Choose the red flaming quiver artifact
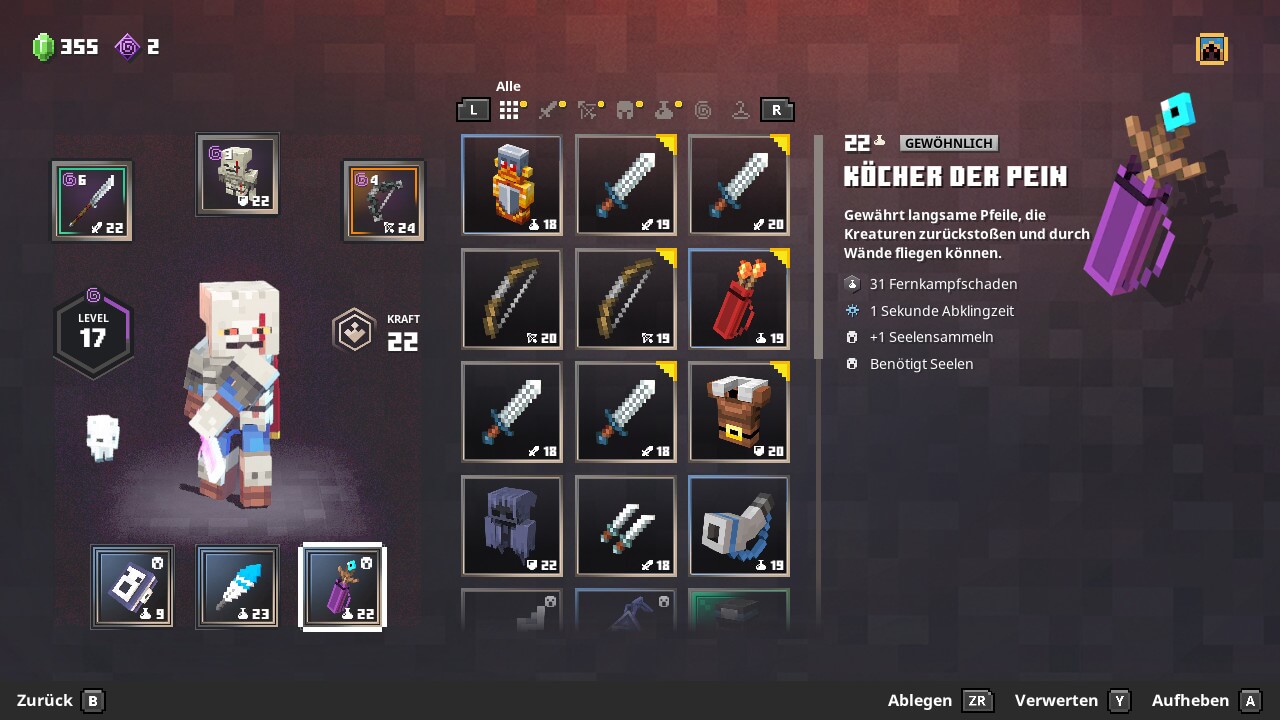The height and width of the screenshot is (720, 1280). click(739, 299)
